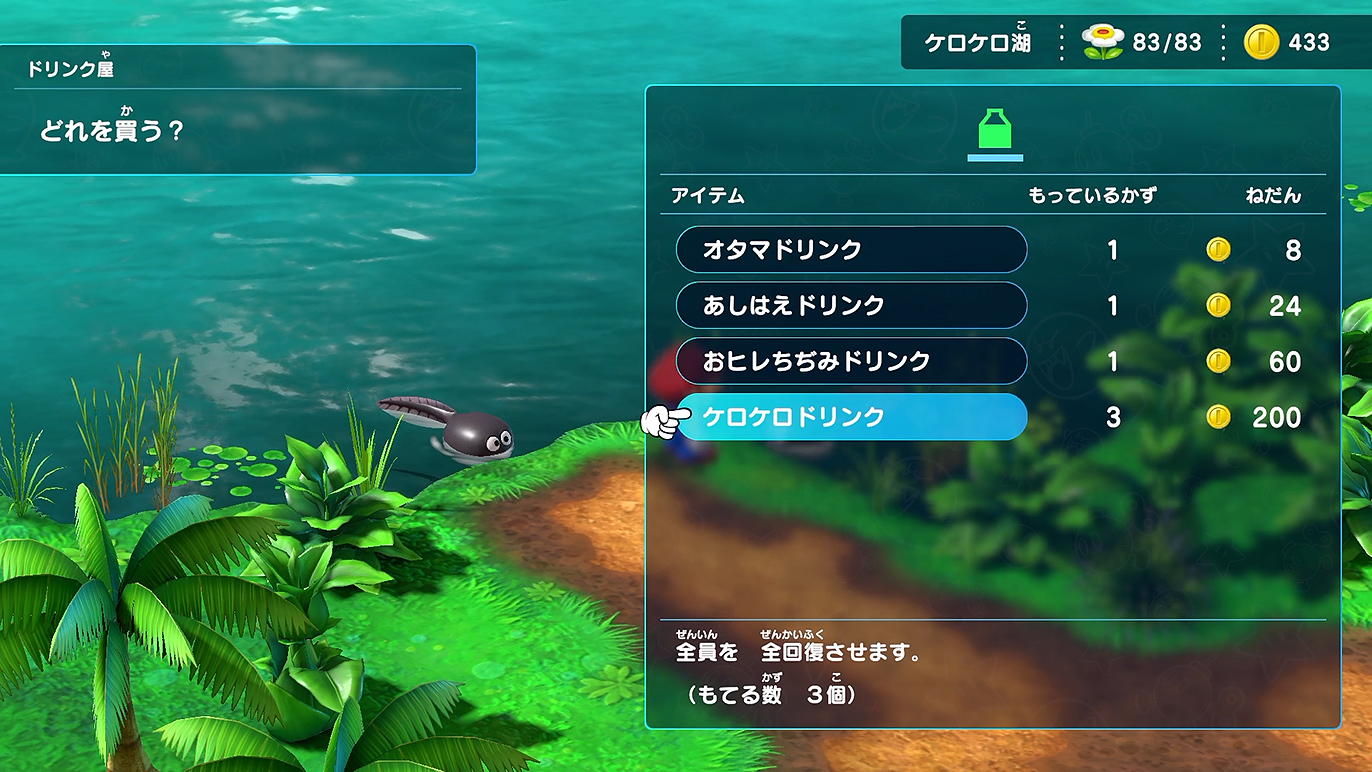
Task: Select the green bottle drink category tab
Action: [x=994, y=131]
